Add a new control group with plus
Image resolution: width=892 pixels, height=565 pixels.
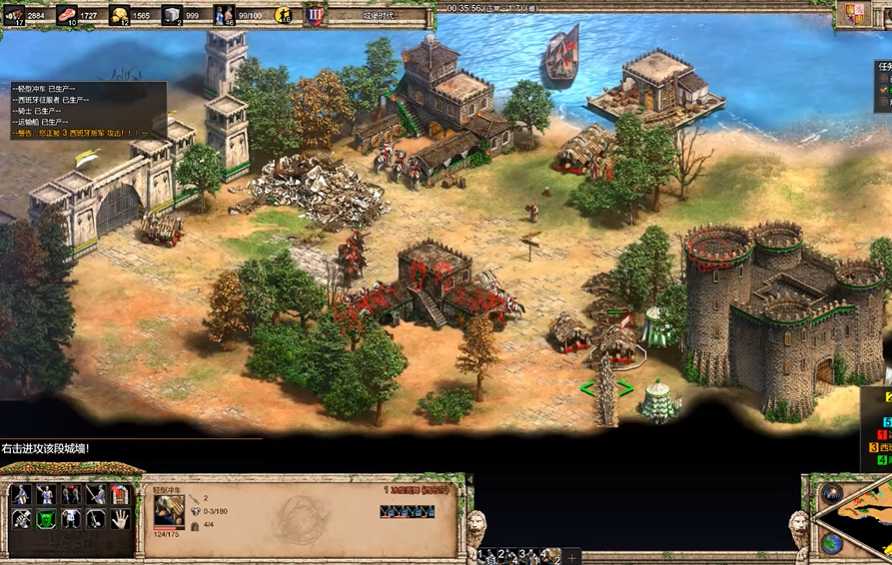click(x=572, y=555)
